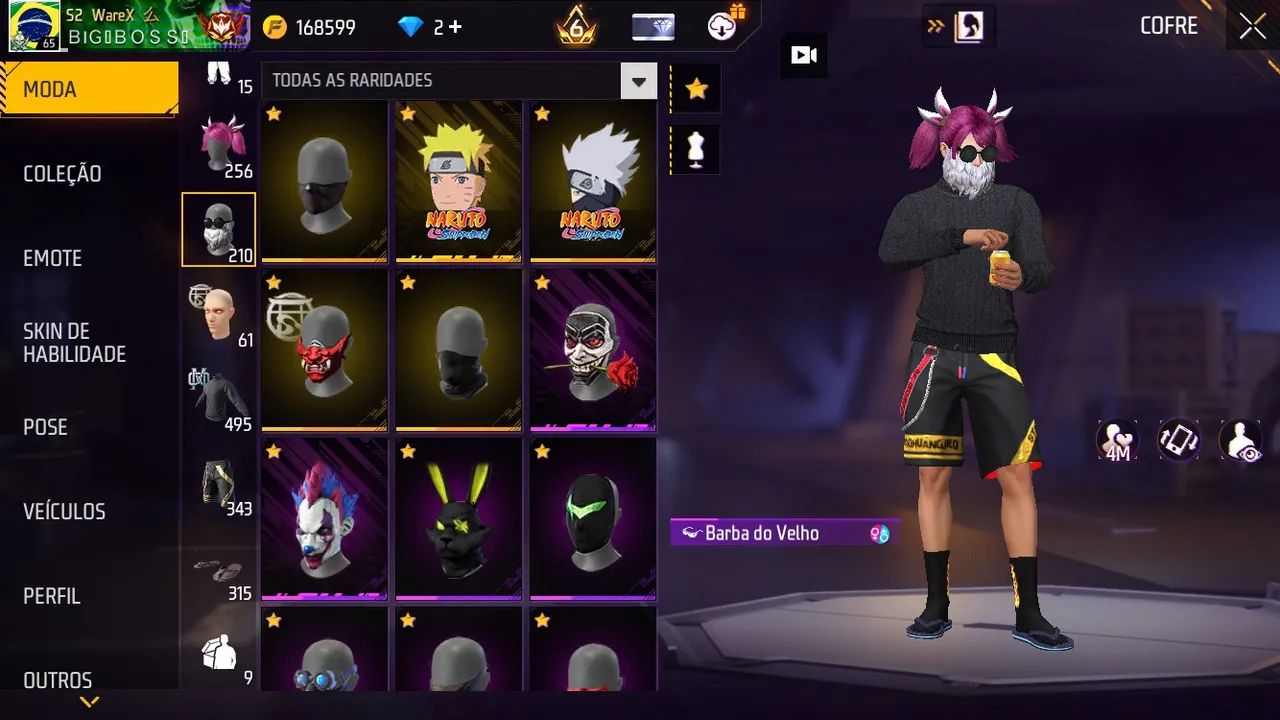Open the Veículos section

[64, 511]
